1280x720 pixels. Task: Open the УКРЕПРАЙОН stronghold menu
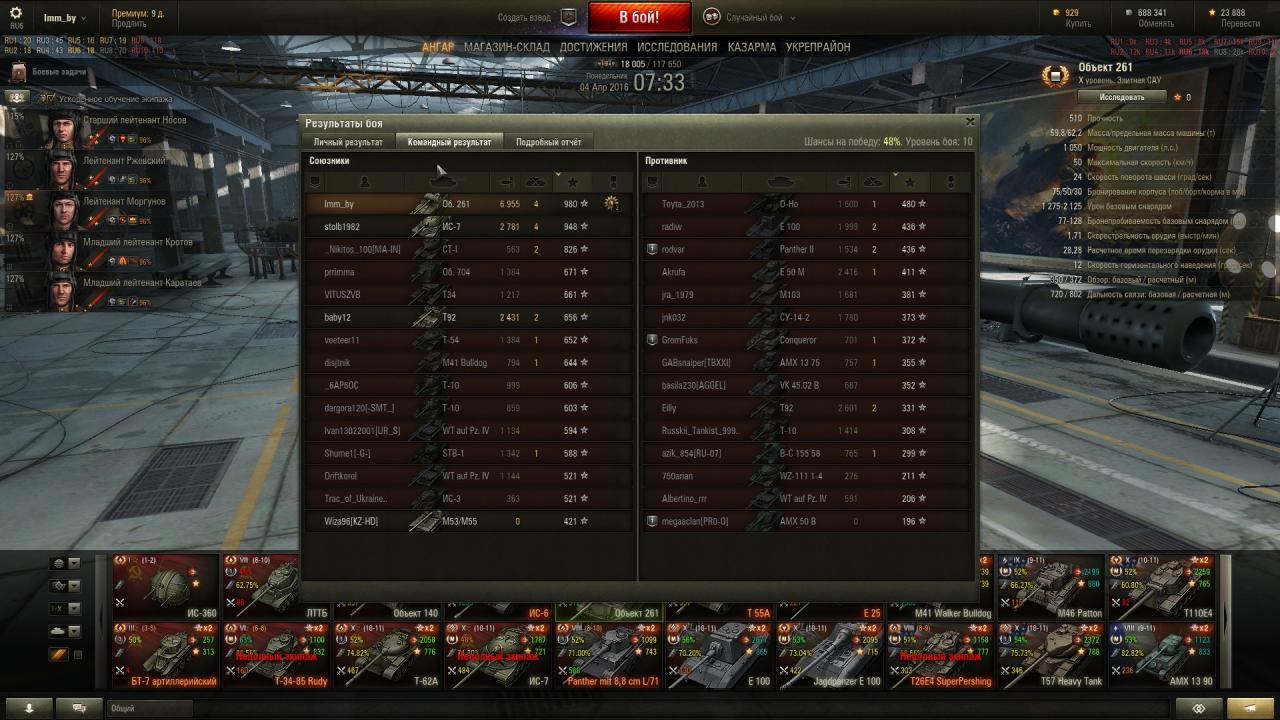(x=818, y=47)
